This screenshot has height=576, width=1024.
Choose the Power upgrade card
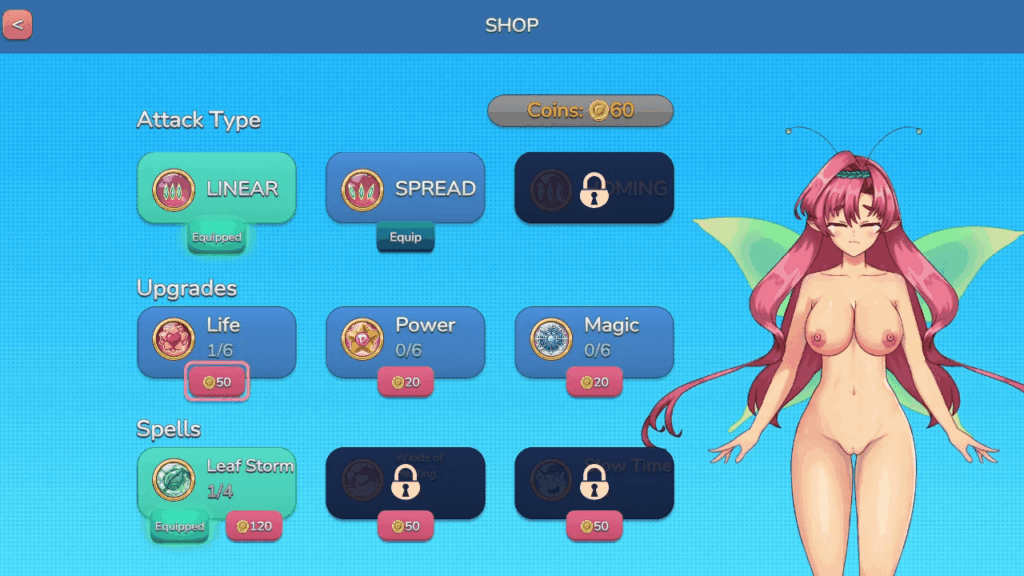point(405,338)
